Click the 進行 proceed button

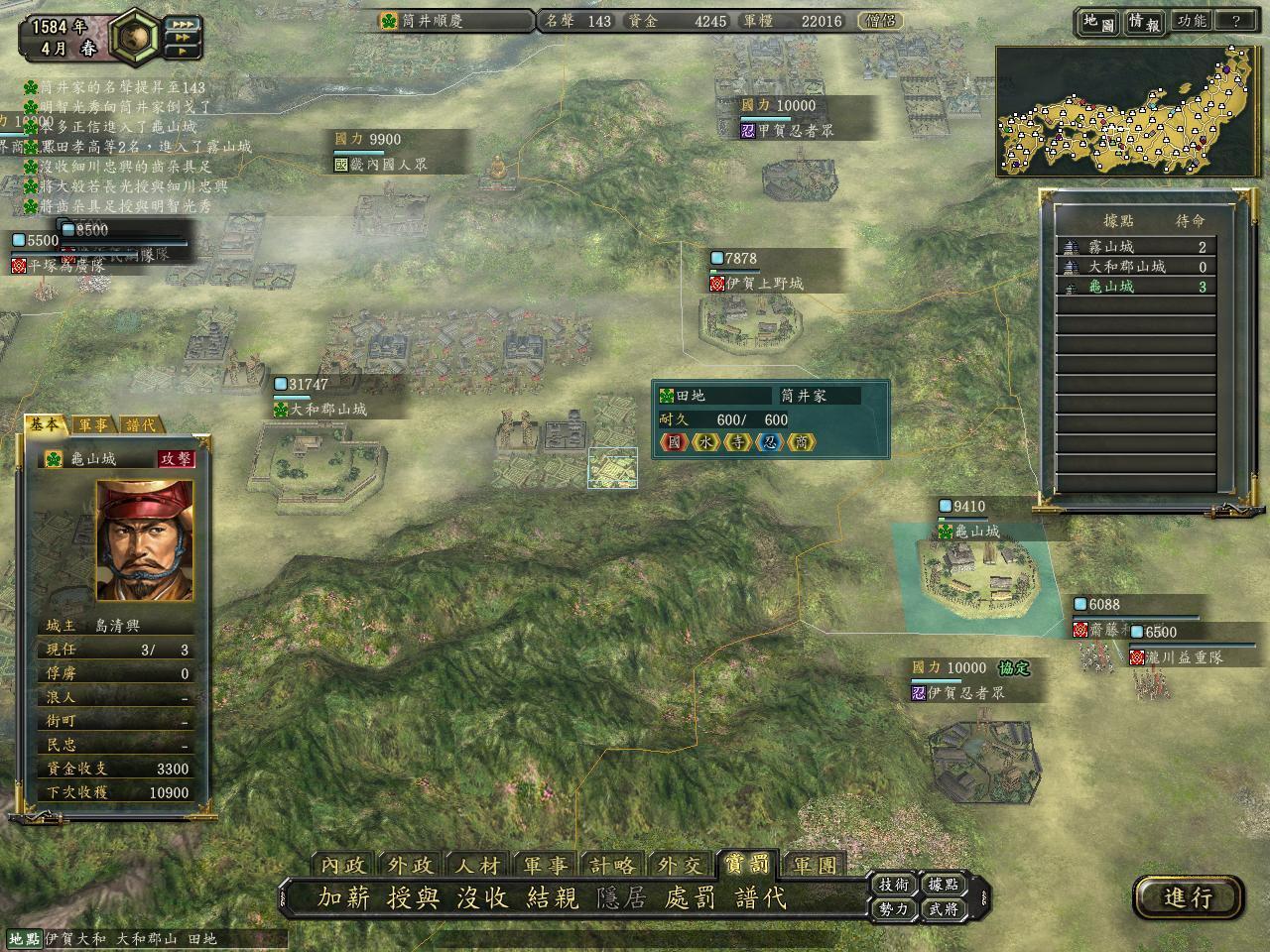(x=1188, y=897)
